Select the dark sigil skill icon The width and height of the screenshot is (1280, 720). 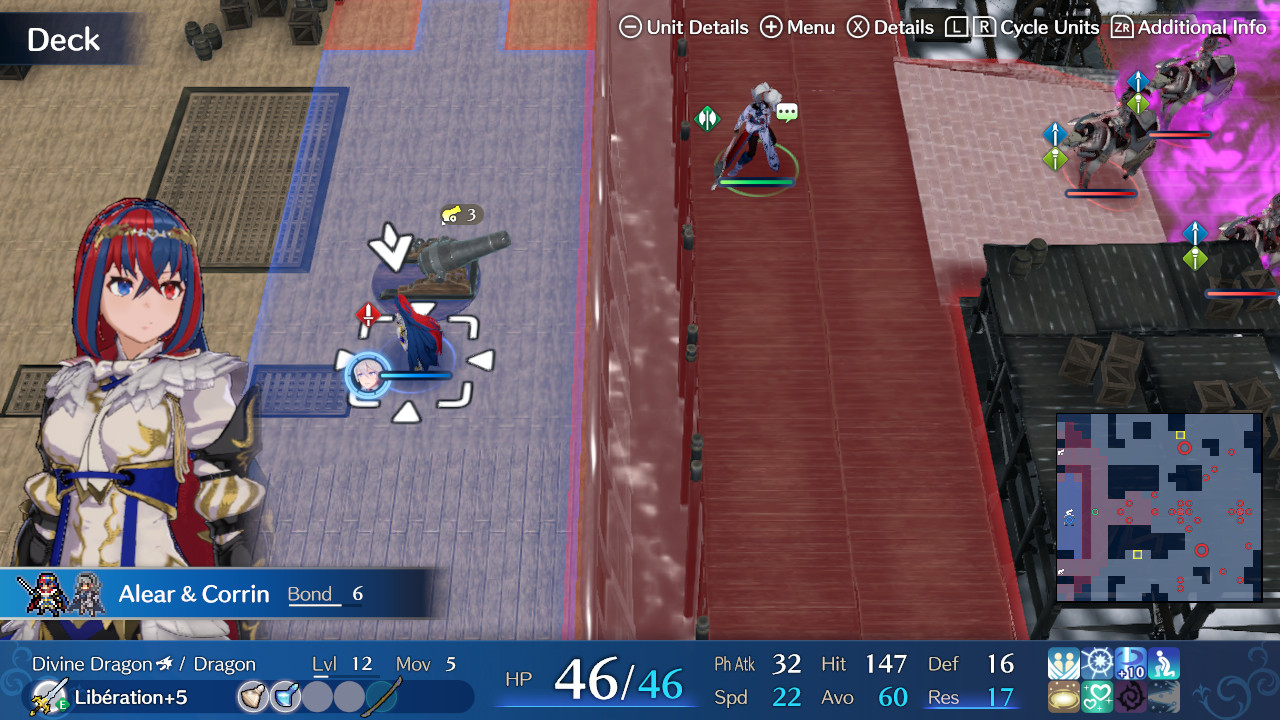click(x=1130, y=697)
